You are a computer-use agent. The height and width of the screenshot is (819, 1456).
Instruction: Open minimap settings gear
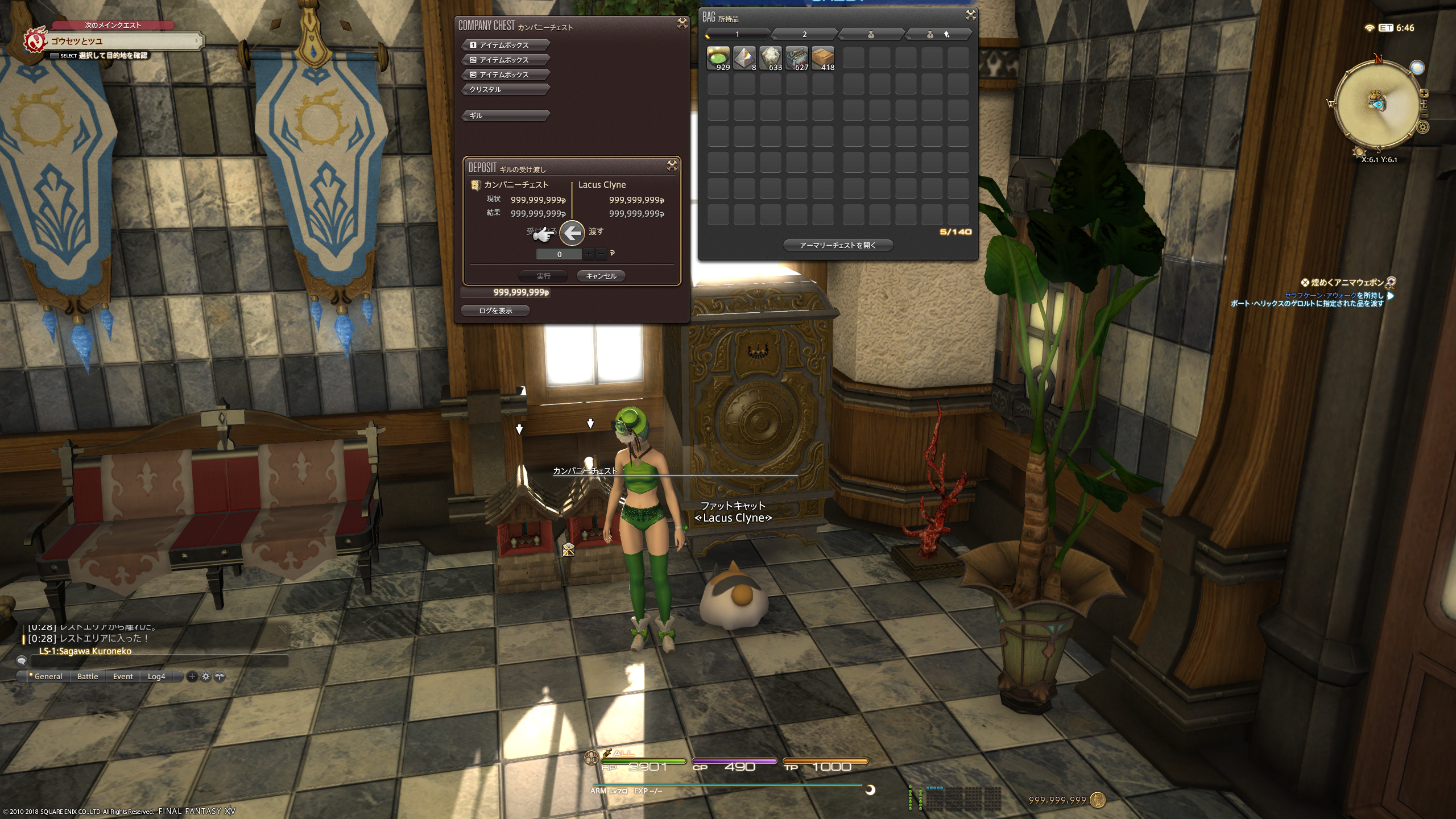[x=1422, y=127]
